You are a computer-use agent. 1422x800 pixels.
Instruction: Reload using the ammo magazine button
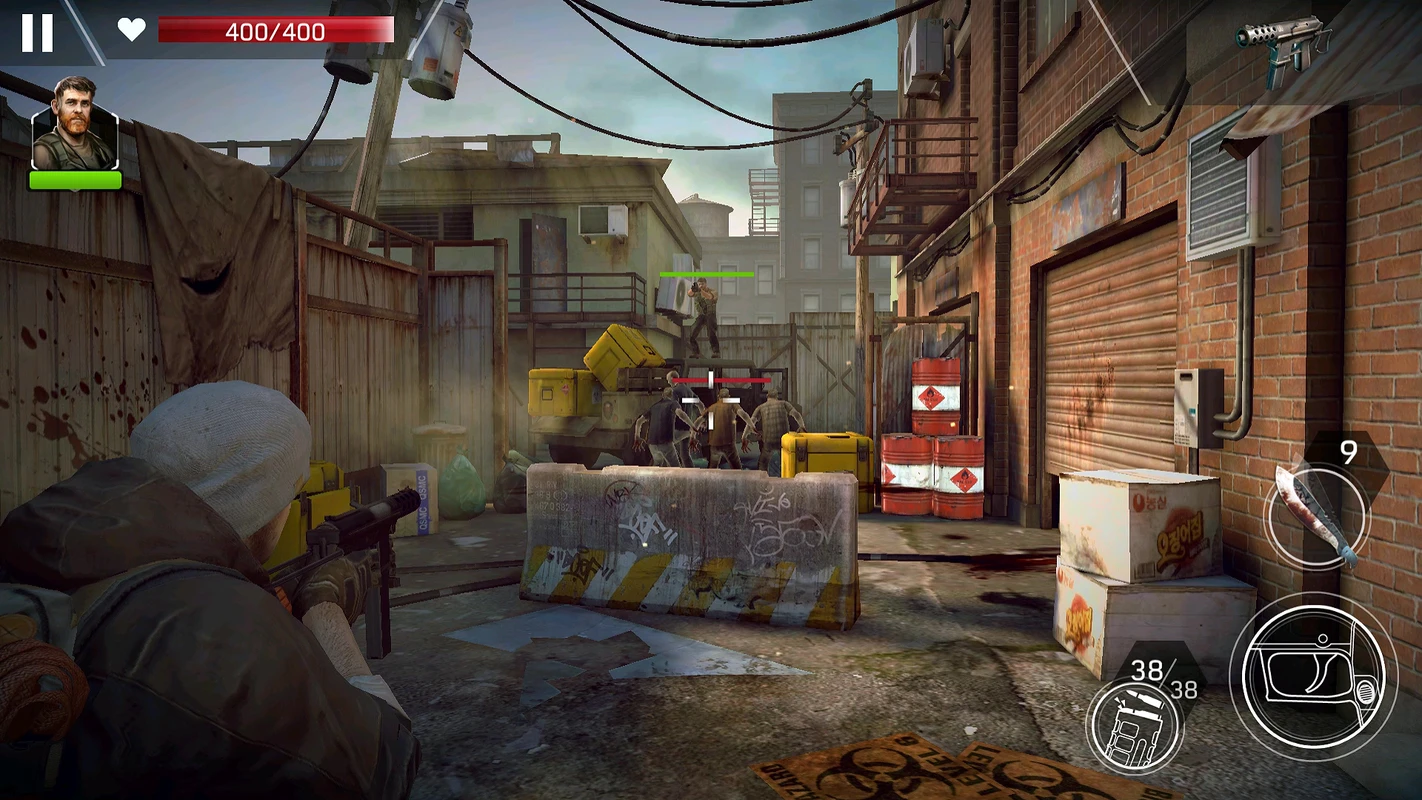click(x=1134, y=724)
